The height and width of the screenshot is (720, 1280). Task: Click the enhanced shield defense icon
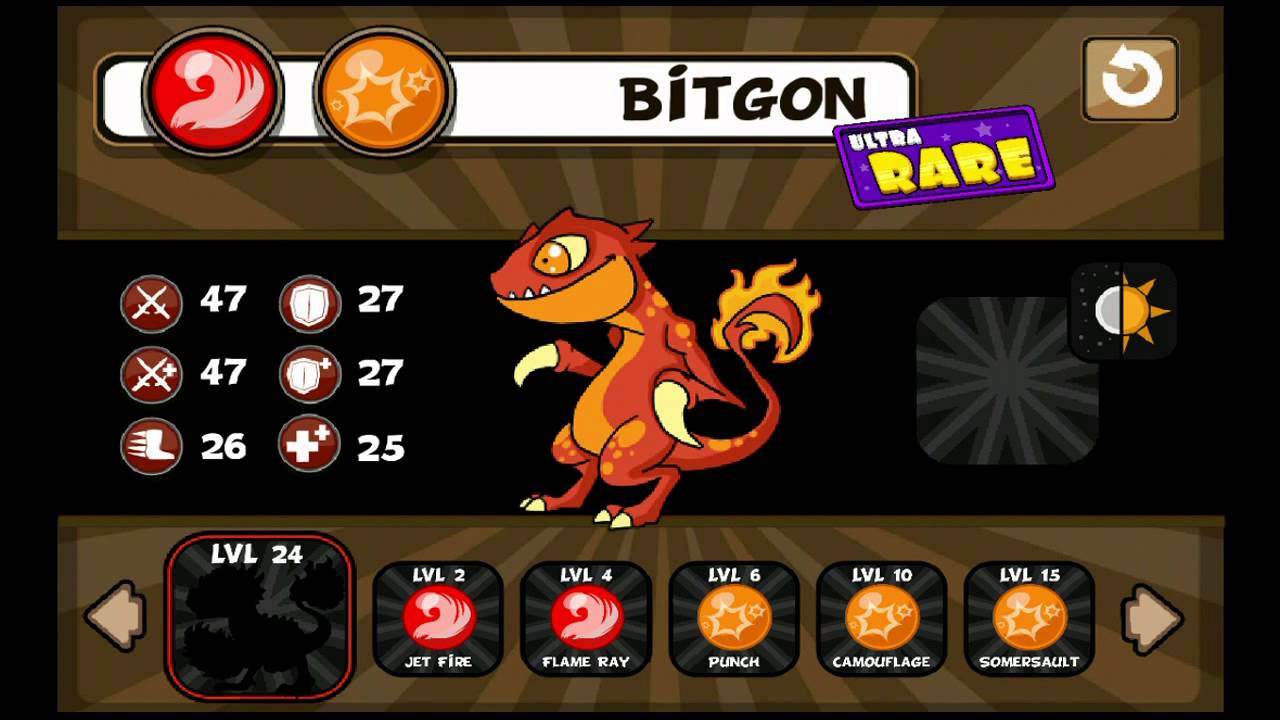[x=309, y=375]
